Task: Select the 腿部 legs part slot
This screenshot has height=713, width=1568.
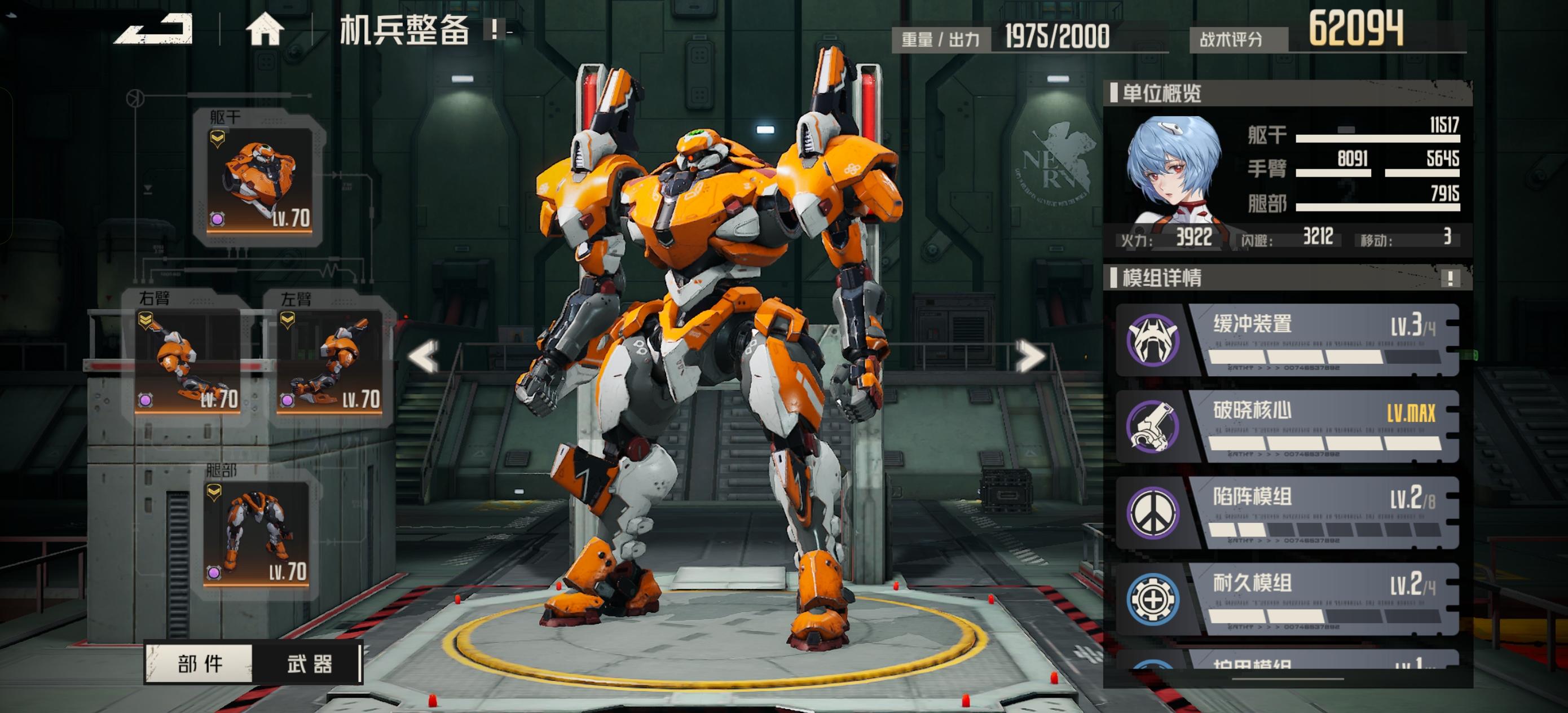Action: coord(256,534)
